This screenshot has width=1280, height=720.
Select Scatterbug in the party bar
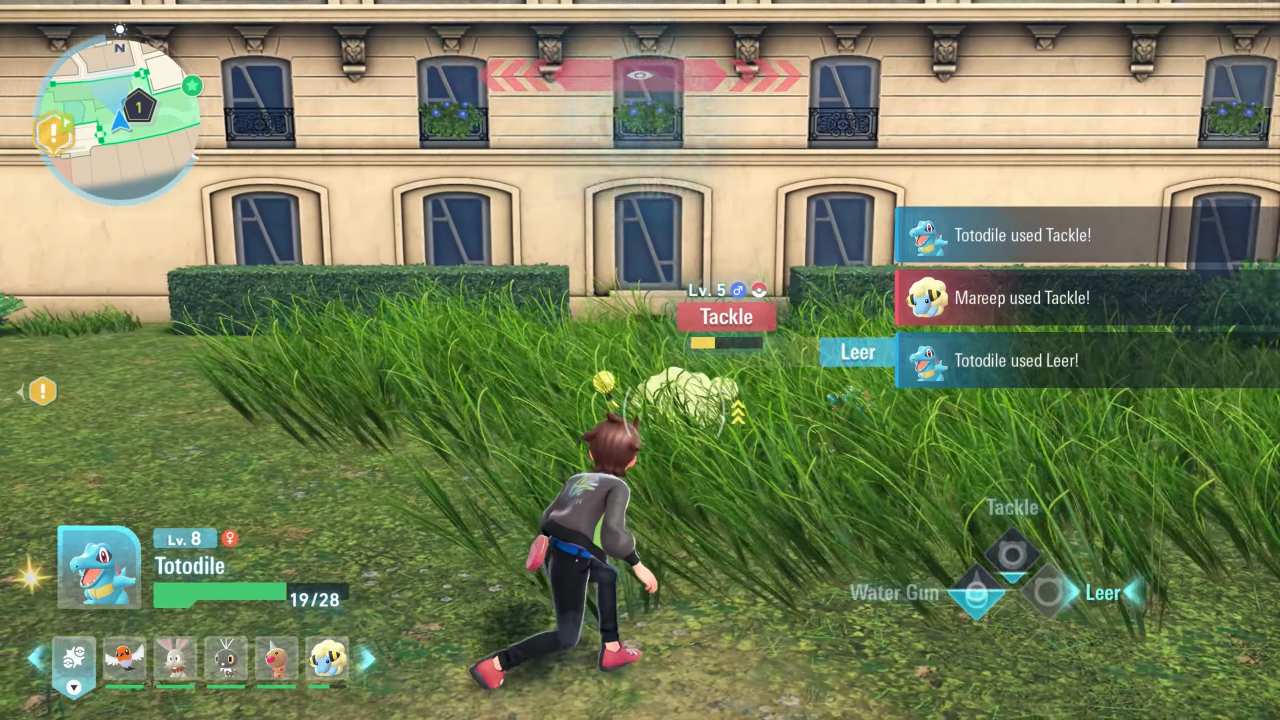pyautogui.click(x=226, y=660)
